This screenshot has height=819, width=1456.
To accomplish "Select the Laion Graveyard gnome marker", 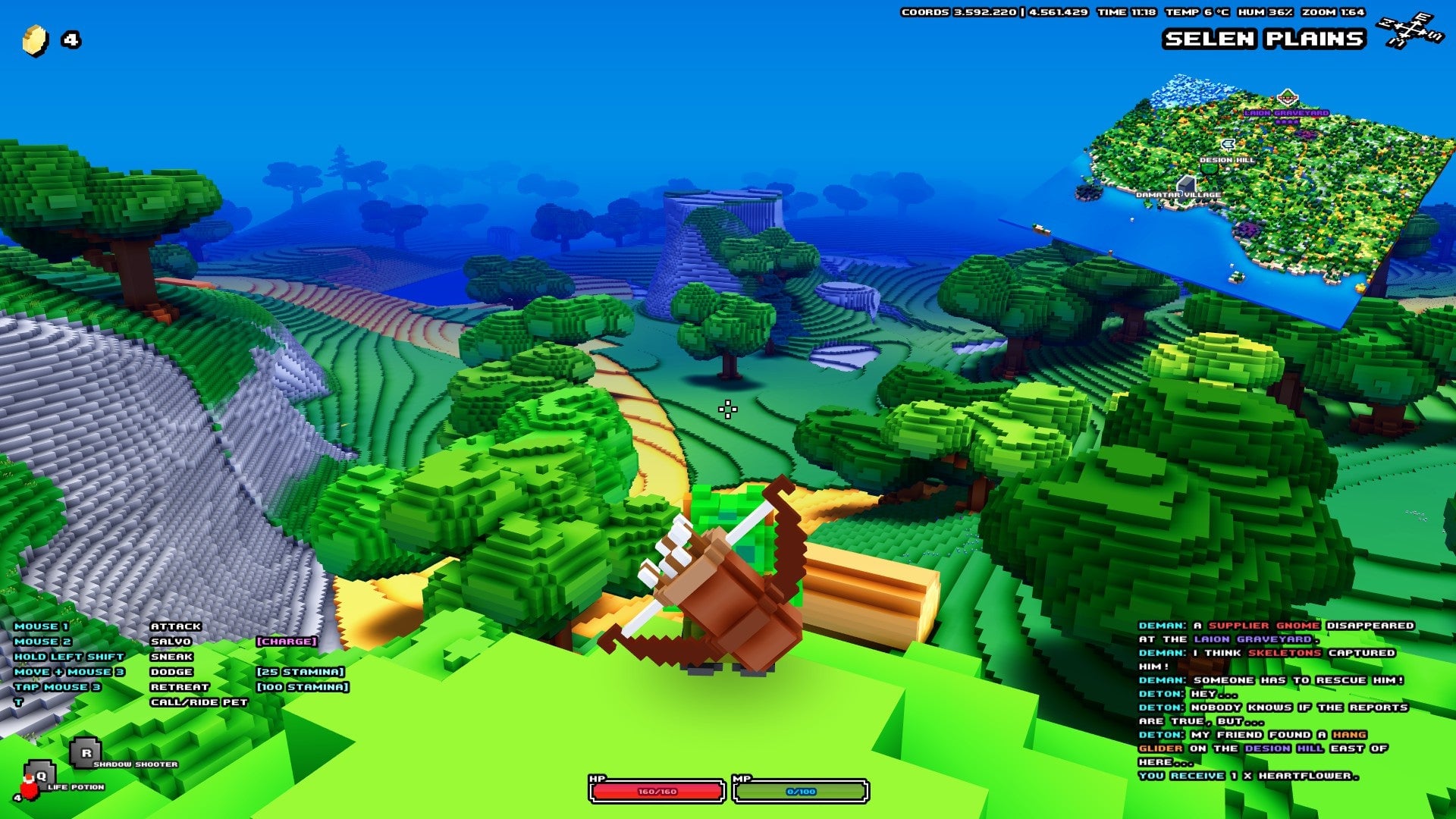I will pos(1287,98).
